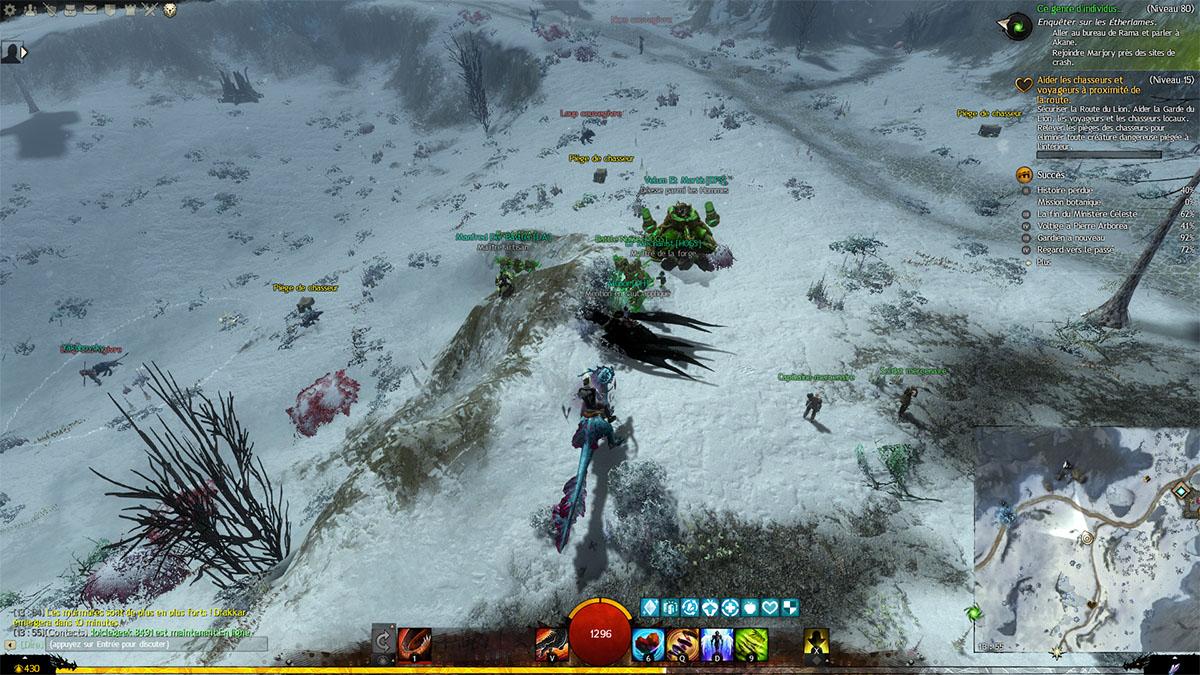Image resolution: width=1200 pixels, height=675 pixels.
Task: Open the contacts and friends panel
Action: coord(29,10)
